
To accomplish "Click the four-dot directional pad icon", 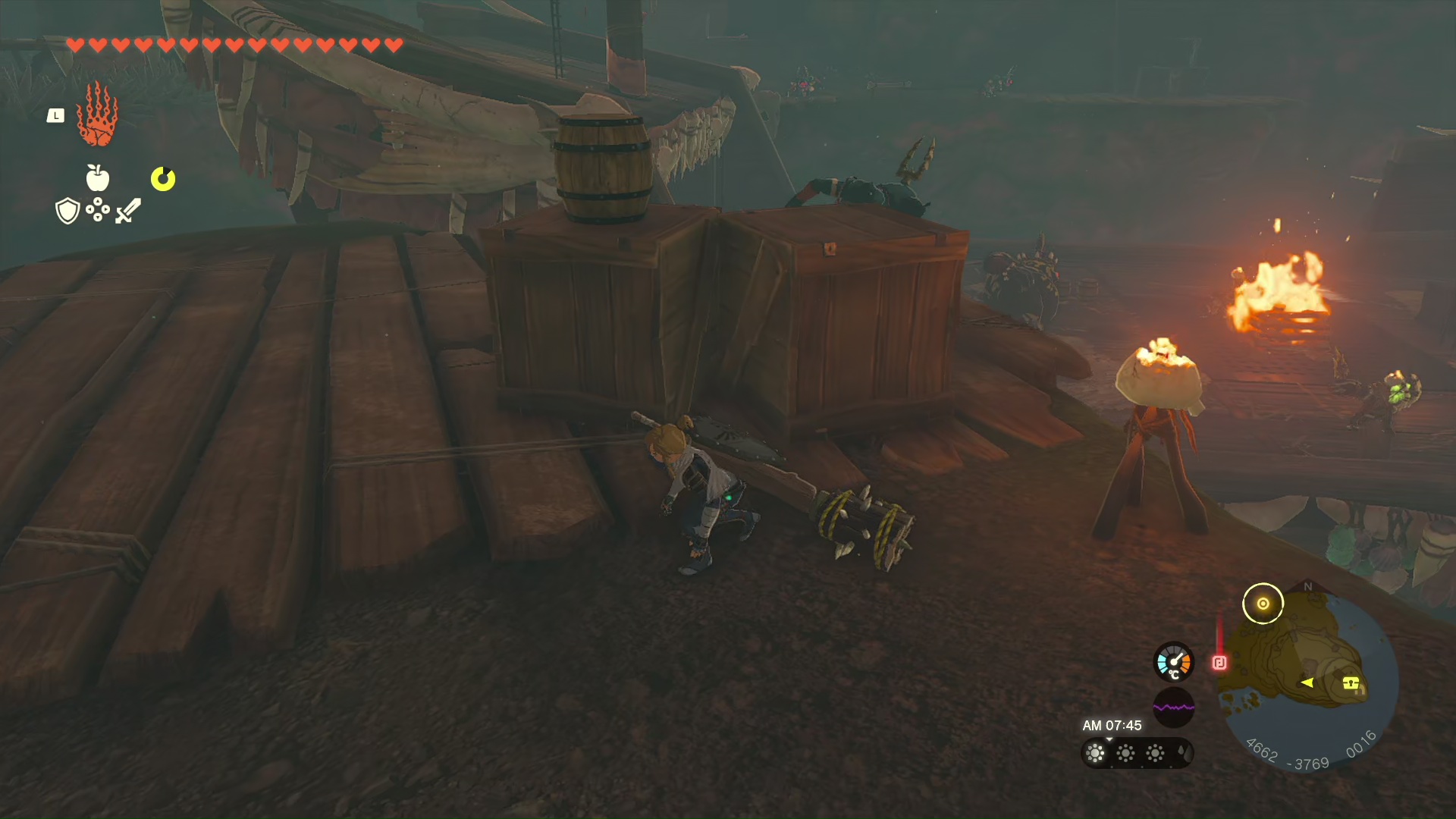I will pyautogui.click(x=98, y=210).
